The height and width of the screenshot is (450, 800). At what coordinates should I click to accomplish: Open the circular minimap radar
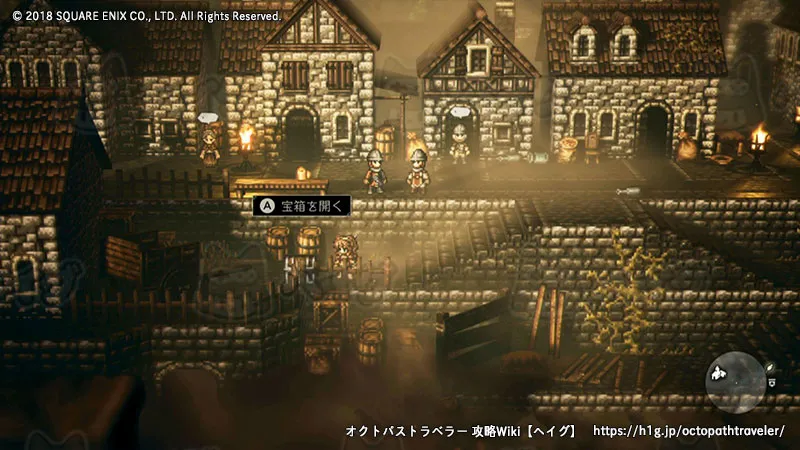click(735, 382)
